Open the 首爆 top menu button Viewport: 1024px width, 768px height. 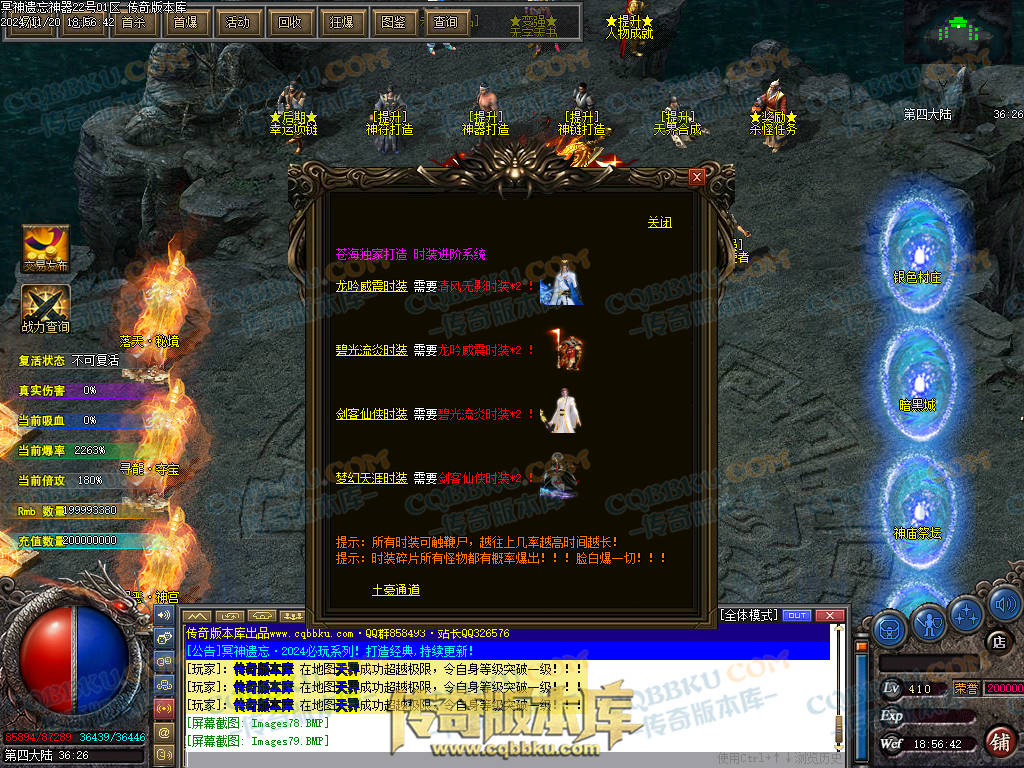point(185,22)
